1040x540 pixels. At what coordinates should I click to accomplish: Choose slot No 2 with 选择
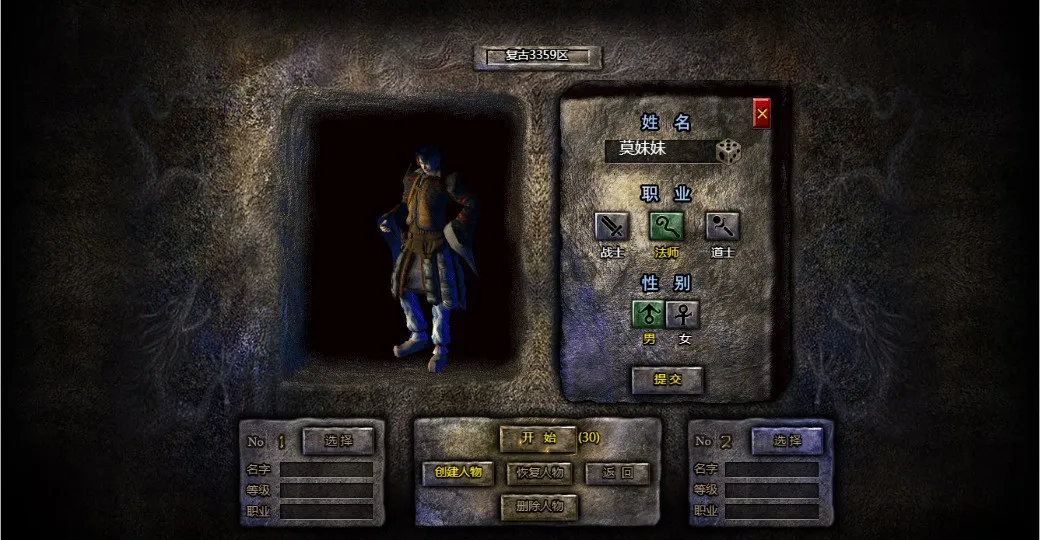[787, 440]
